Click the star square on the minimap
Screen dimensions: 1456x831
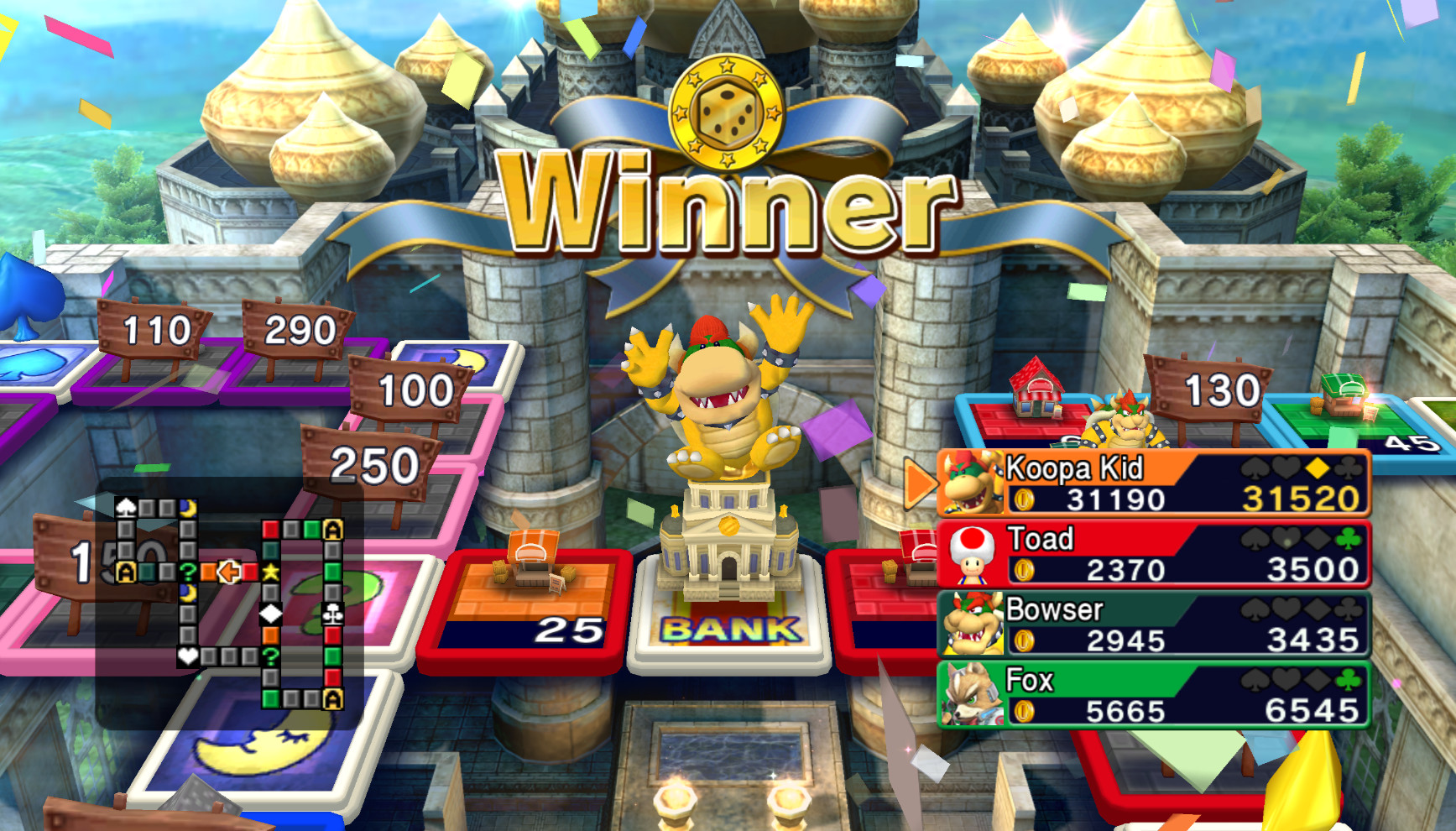[270, 571]
